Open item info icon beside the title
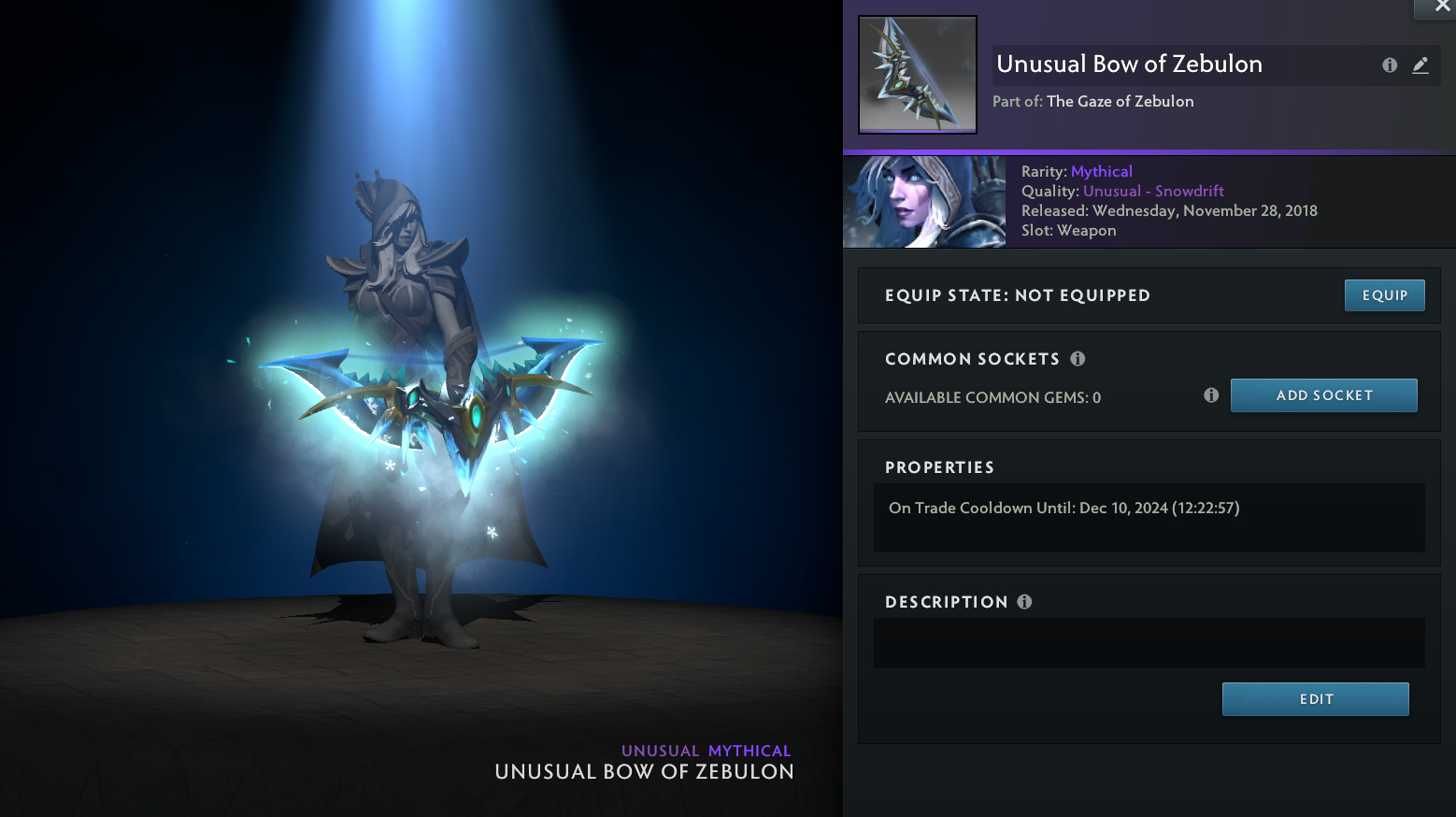This screenshot has width=1456, height=817. coord(1390,65)
